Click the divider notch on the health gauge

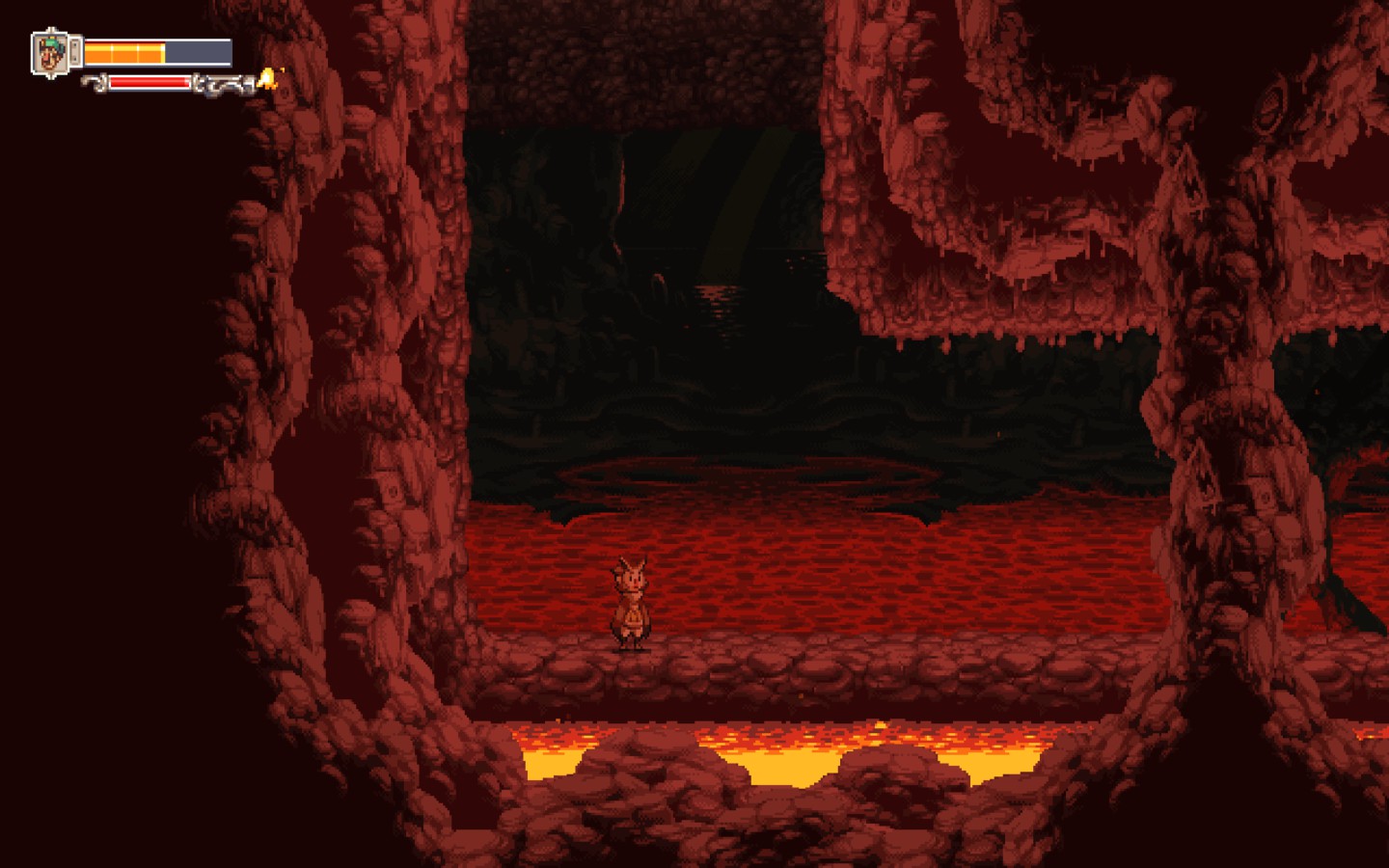[x=113, y=51]
